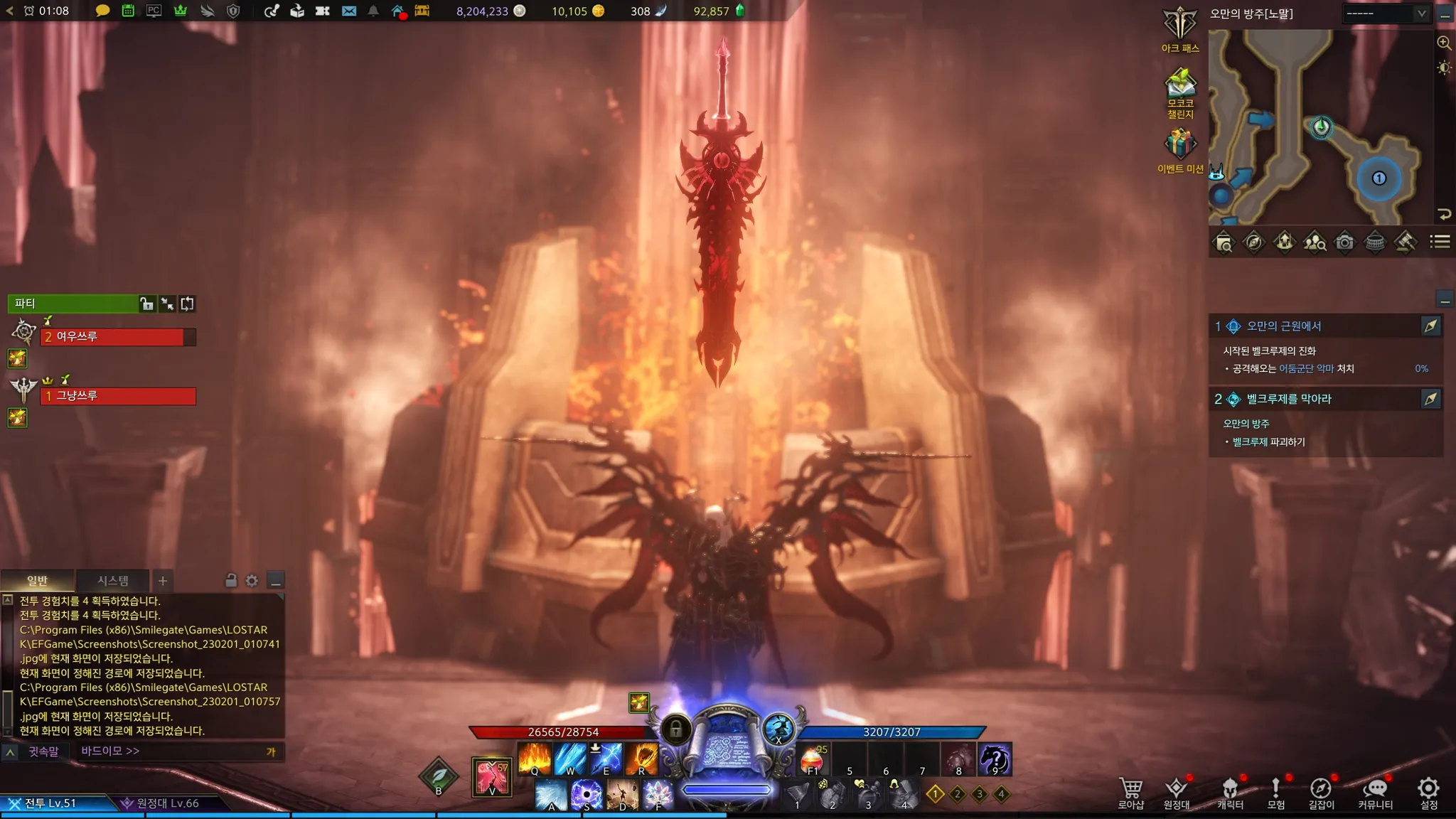Click the chat message input field

171,751
